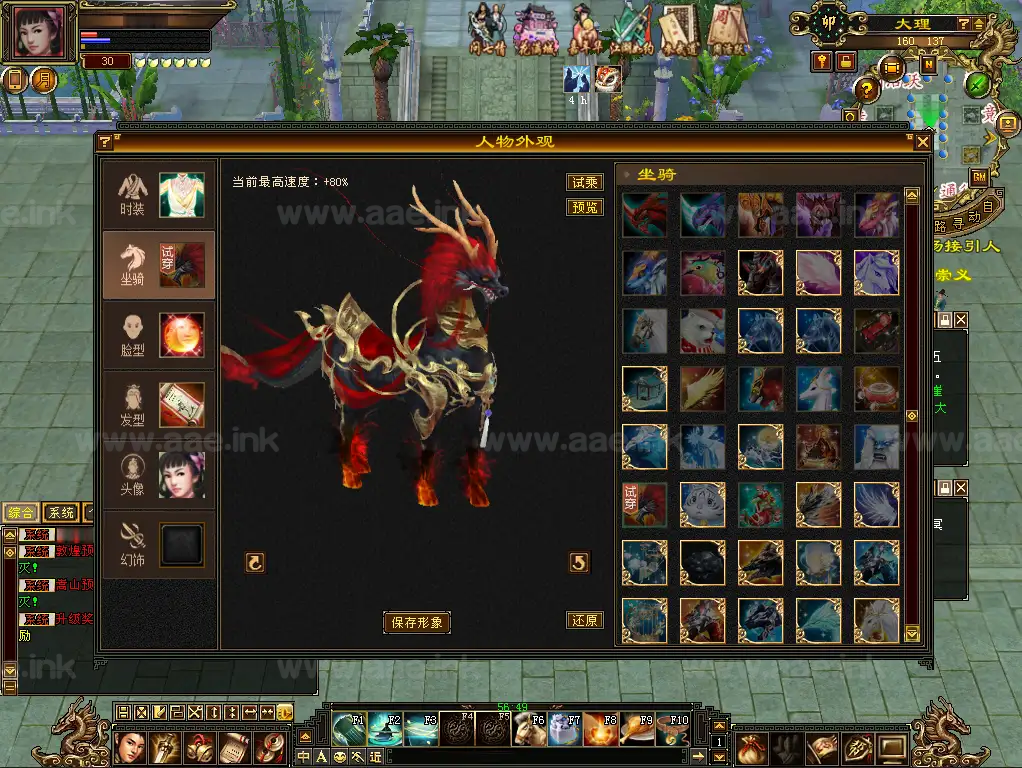Click the mount list's scroll-down arrow
This screenshot has width=1022, height=768.
(x=911, y=634)
